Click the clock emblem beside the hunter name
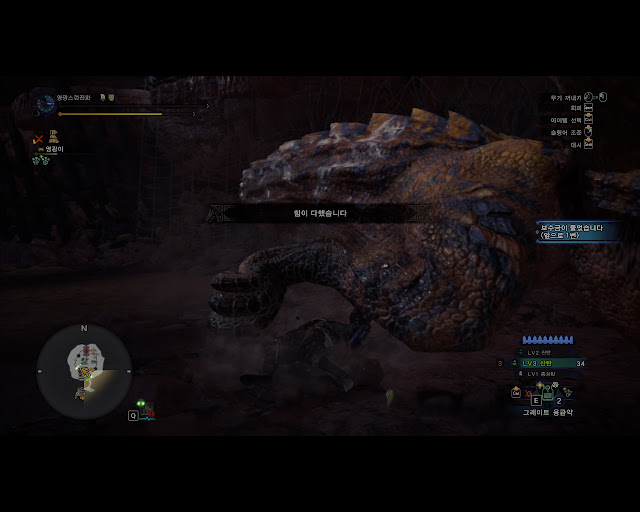Image resolution: width=640 pixels, height=512 pixels. tap(45, 101)
